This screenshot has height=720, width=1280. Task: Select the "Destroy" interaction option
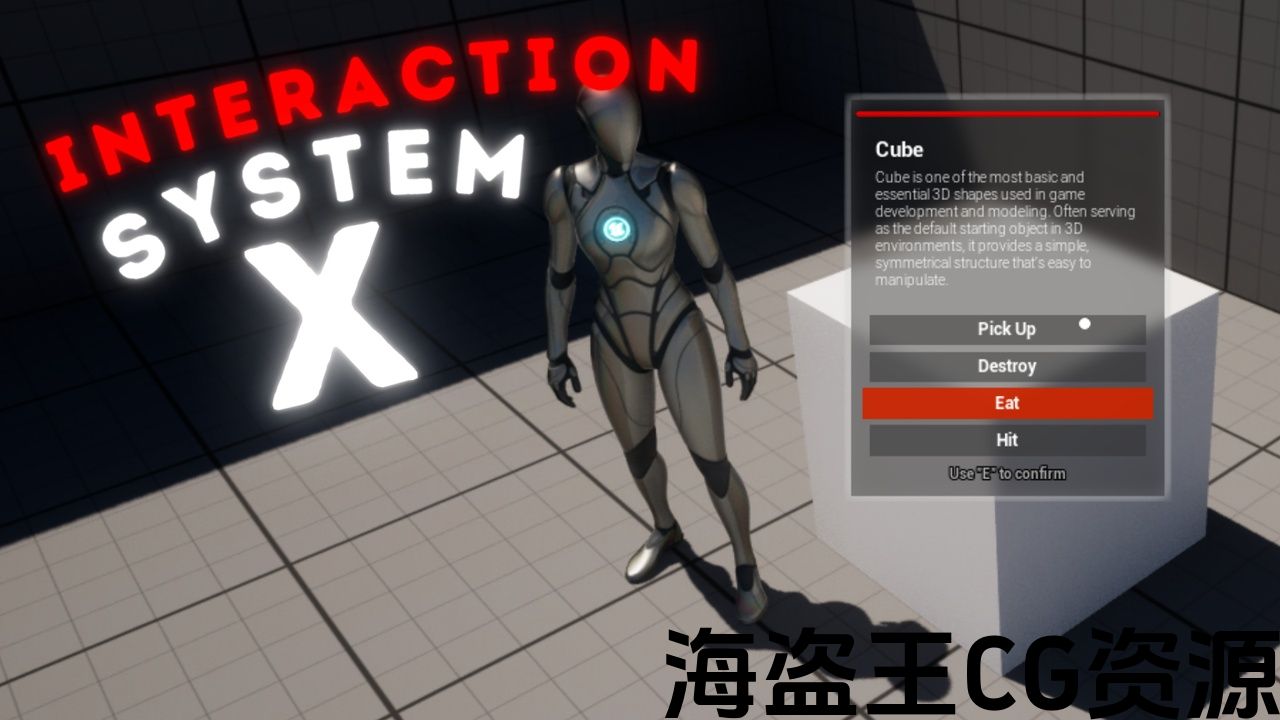[1007, 366]
